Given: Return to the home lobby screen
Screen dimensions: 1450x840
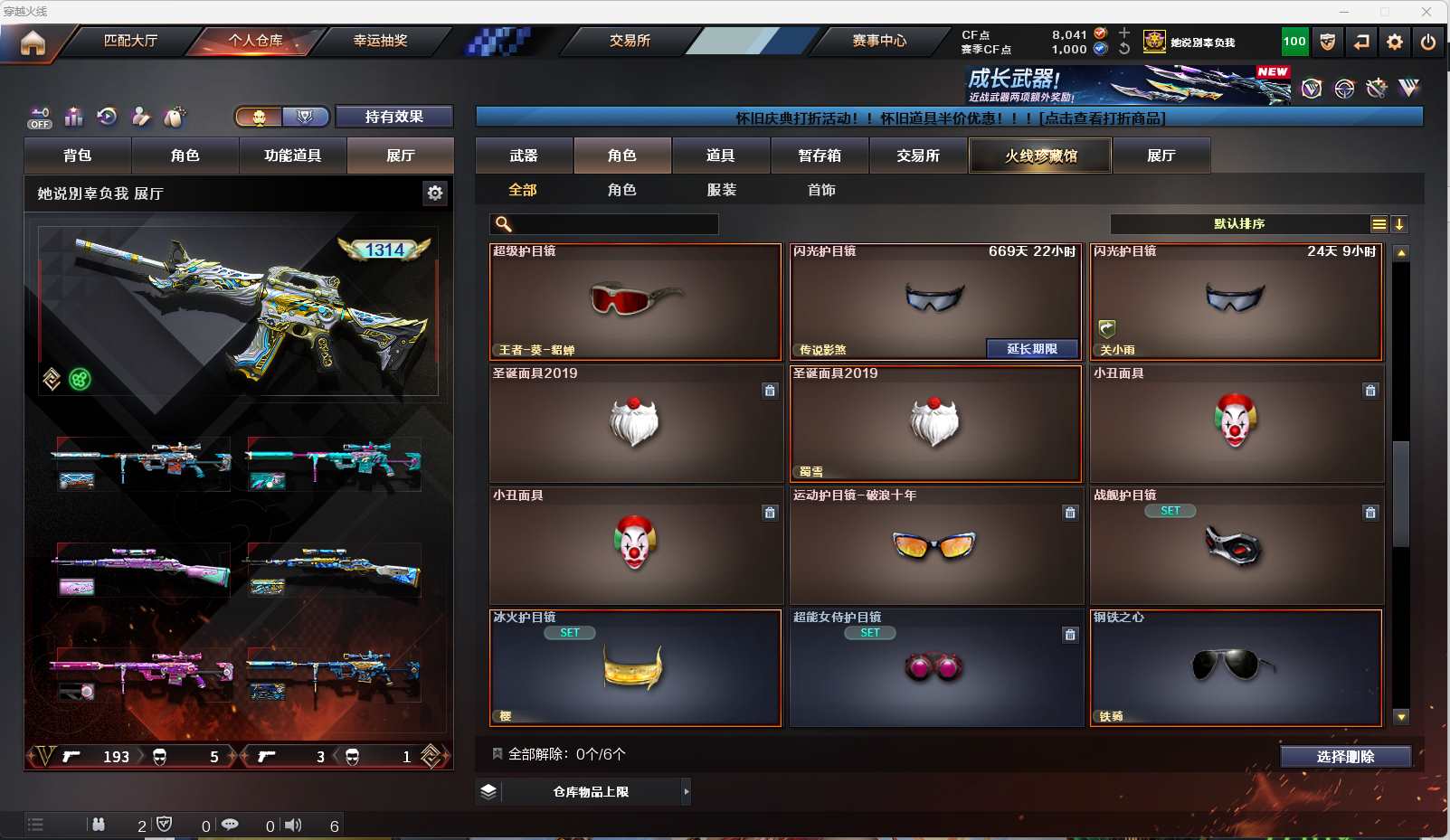Looking at the screenshot, I should click(33, 42).
